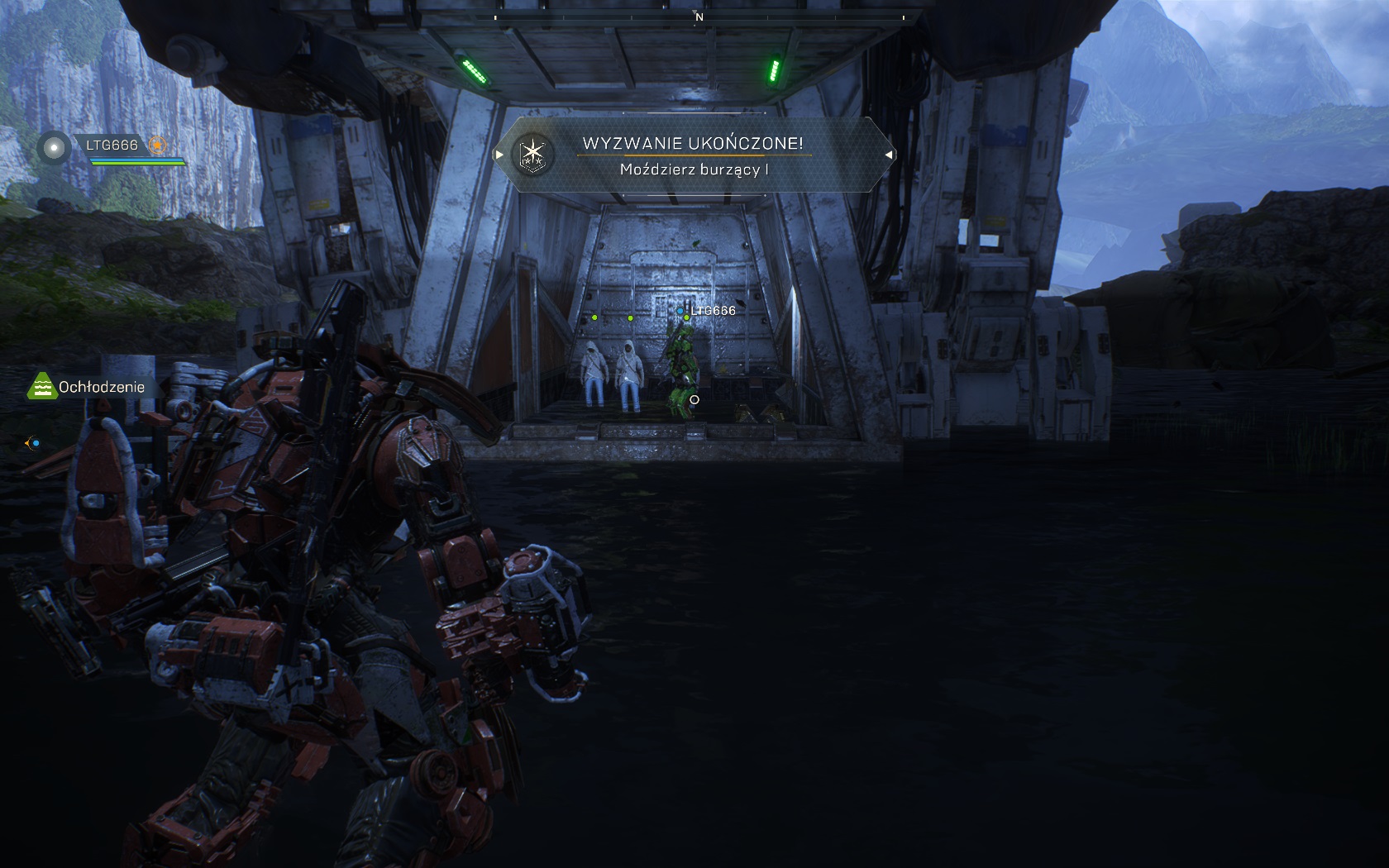
Task: Click the compass strip marked N
Action: [x=699, y=17]
